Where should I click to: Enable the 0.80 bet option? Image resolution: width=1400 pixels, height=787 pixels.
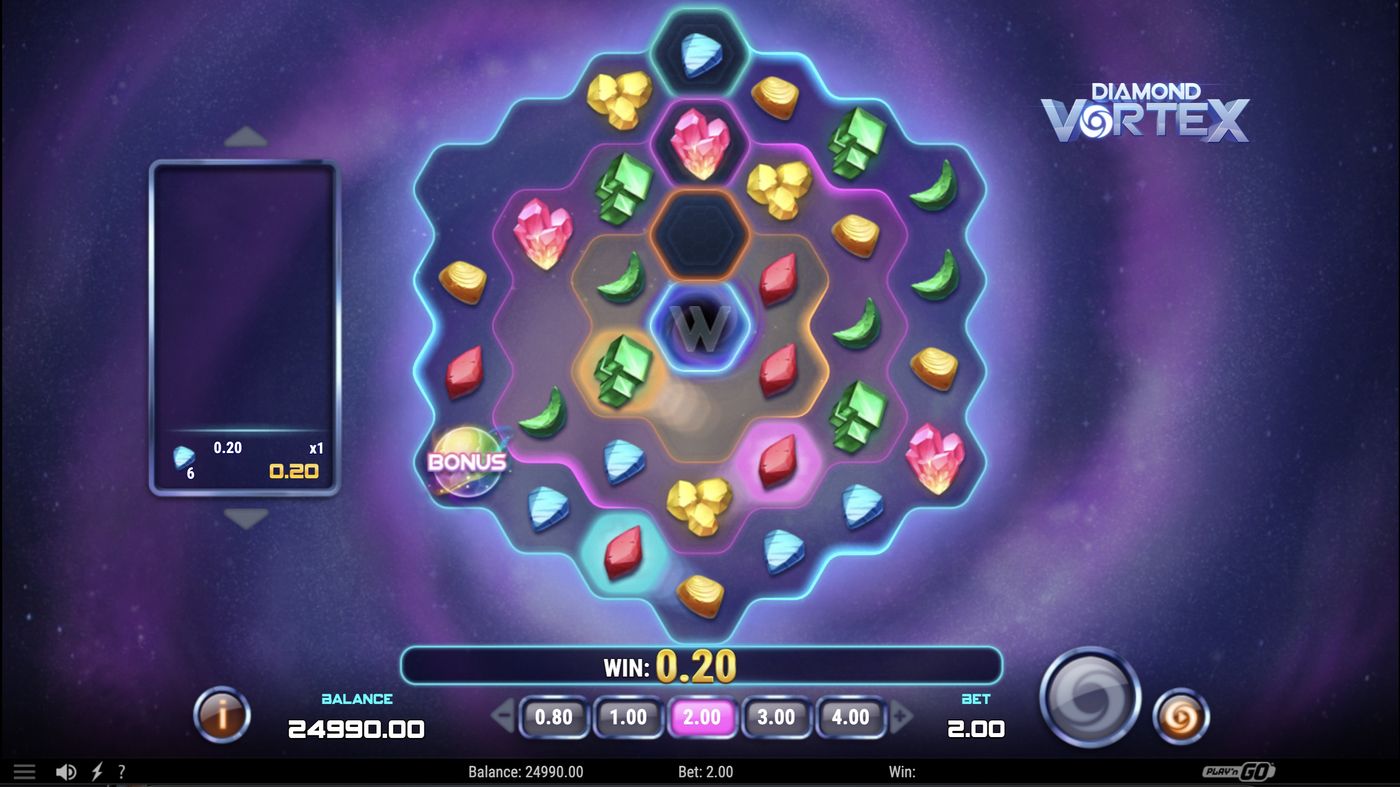click(555, 717)
